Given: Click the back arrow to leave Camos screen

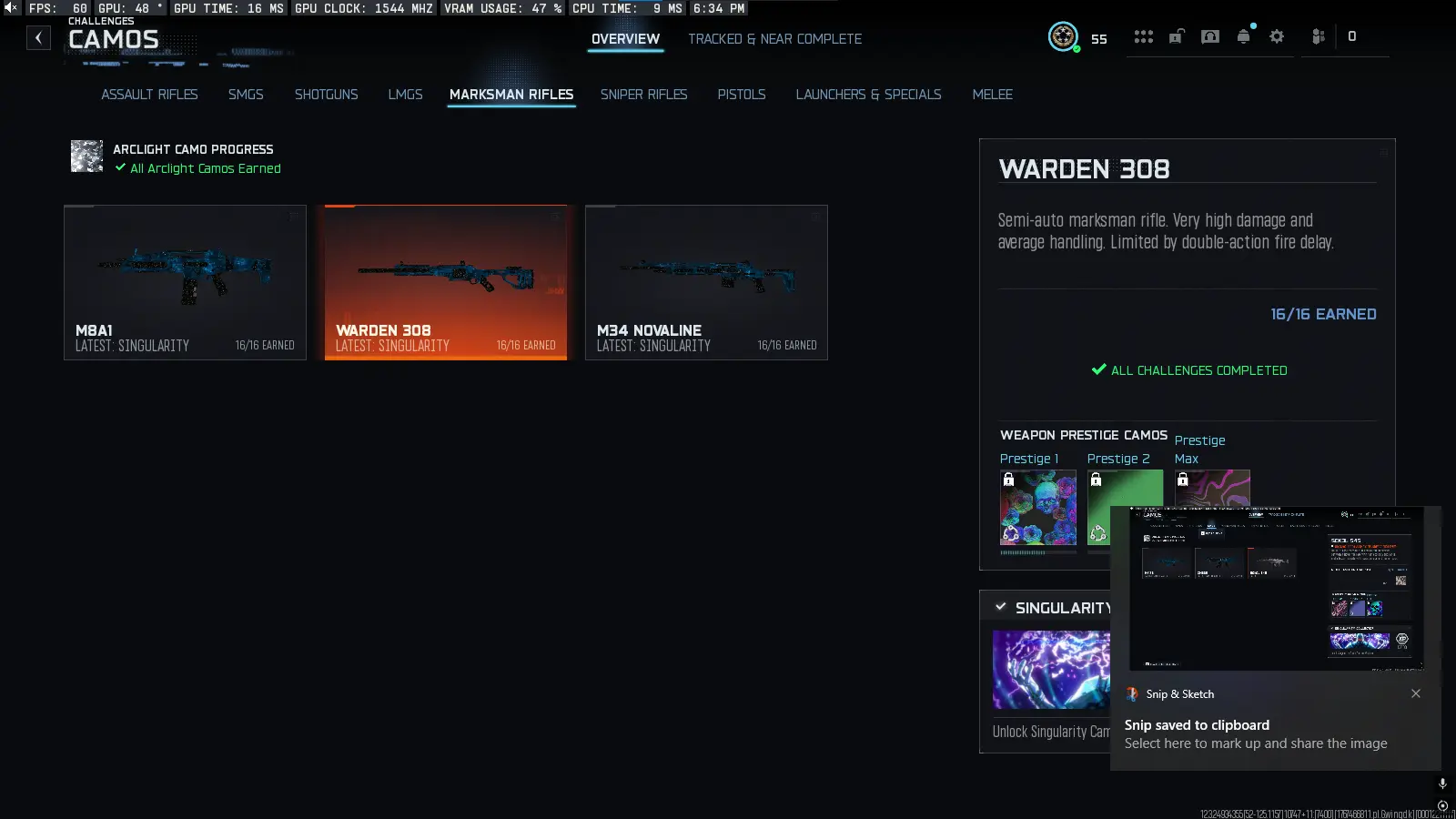Looking at the screenshot, I should click(x=38, y=37).
